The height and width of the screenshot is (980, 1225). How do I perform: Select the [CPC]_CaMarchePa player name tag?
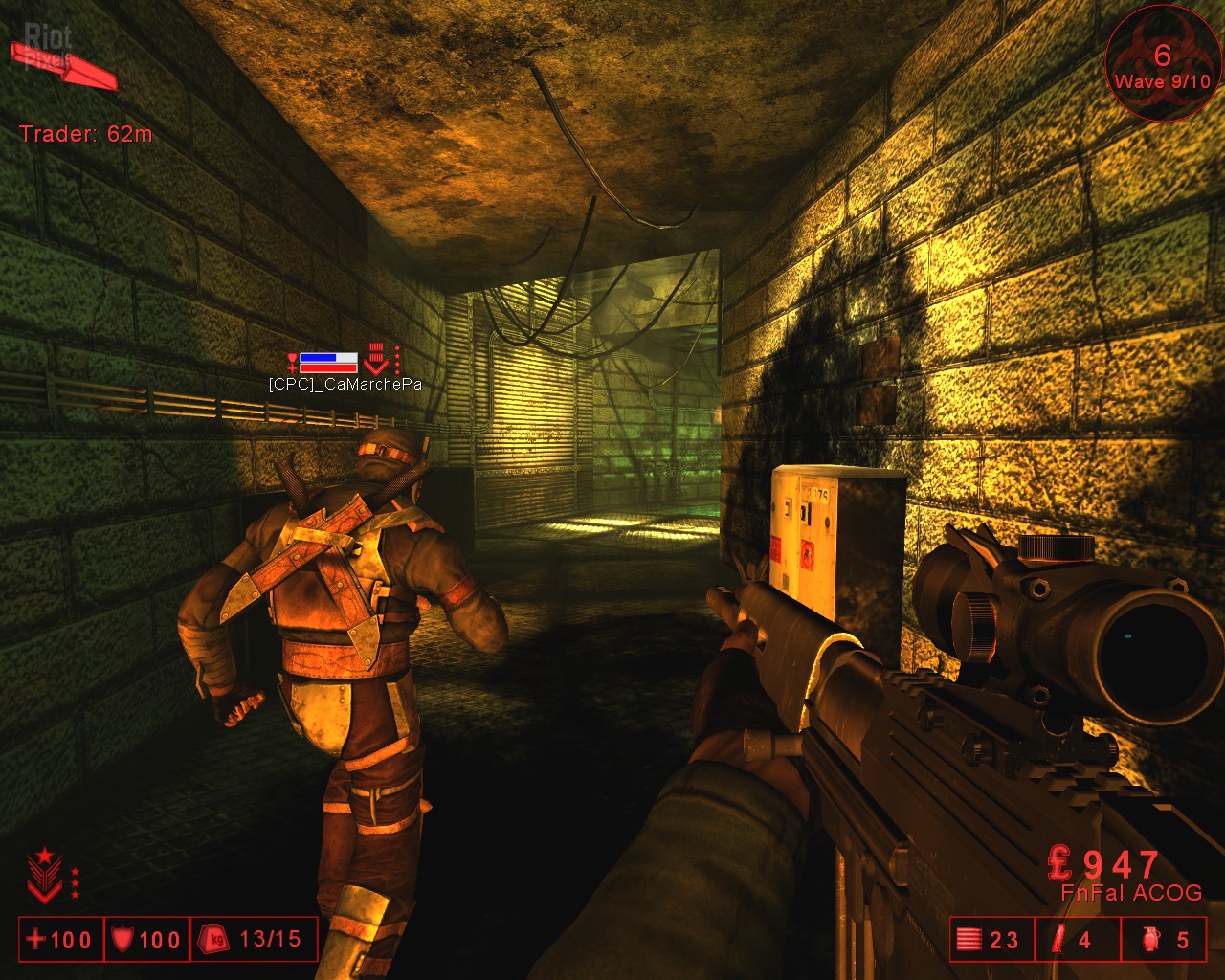[x=345, y=385]
